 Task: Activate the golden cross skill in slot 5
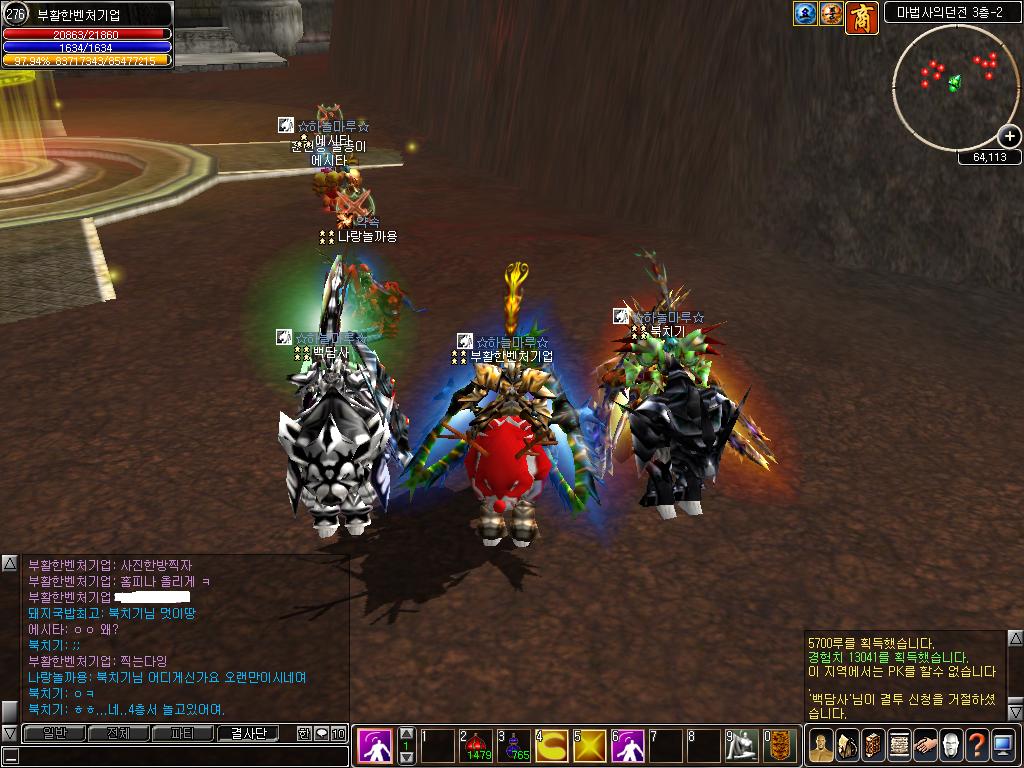click(x=590, y=745)
